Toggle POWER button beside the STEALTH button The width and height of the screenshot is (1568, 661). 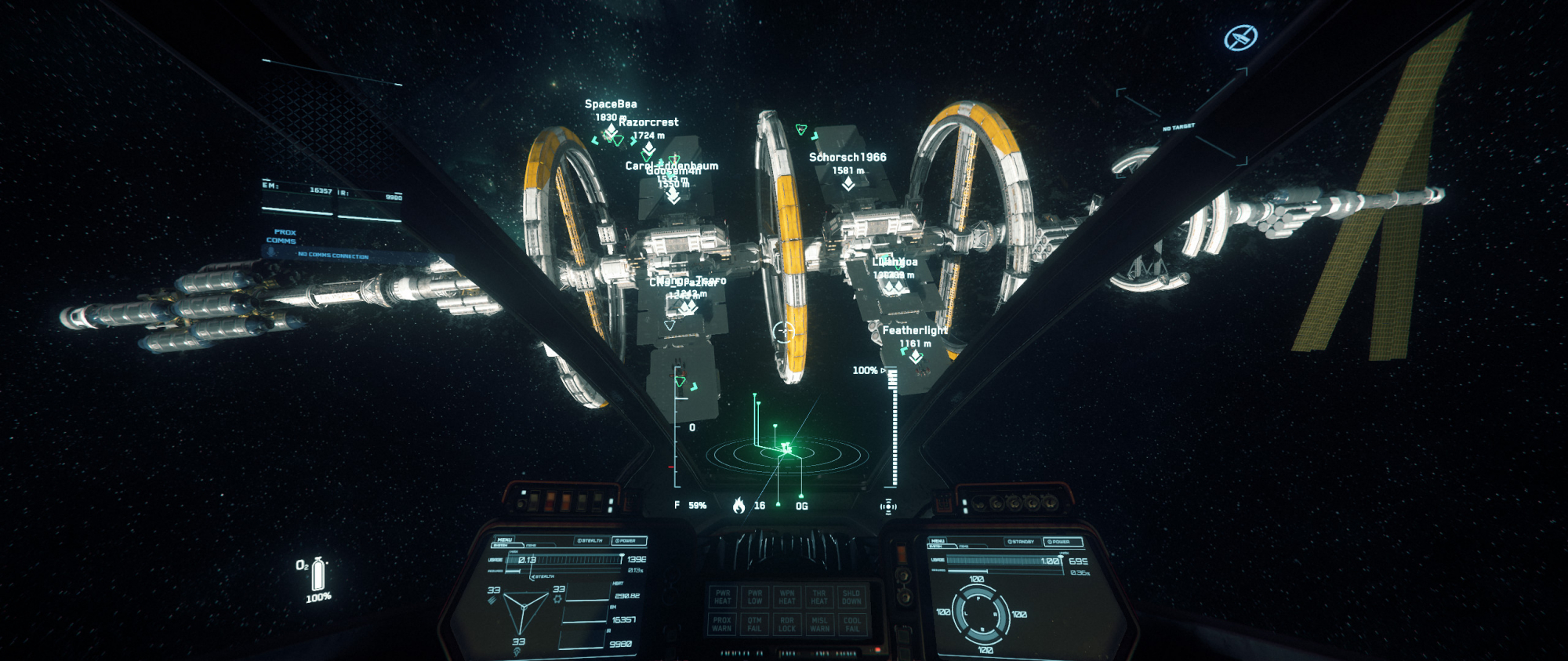coord(629,541)
